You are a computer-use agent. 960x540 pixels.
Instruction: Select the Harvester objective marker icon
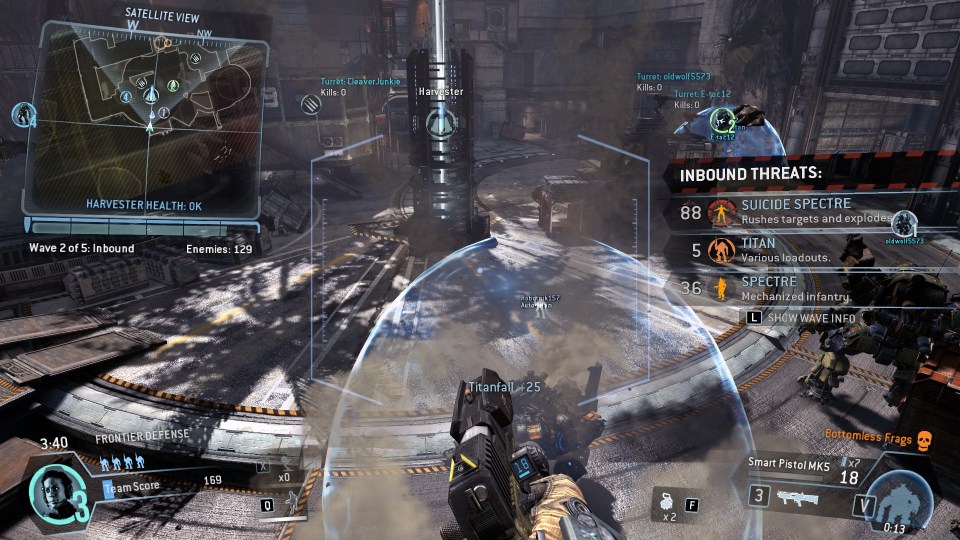[x=439, y=124]
